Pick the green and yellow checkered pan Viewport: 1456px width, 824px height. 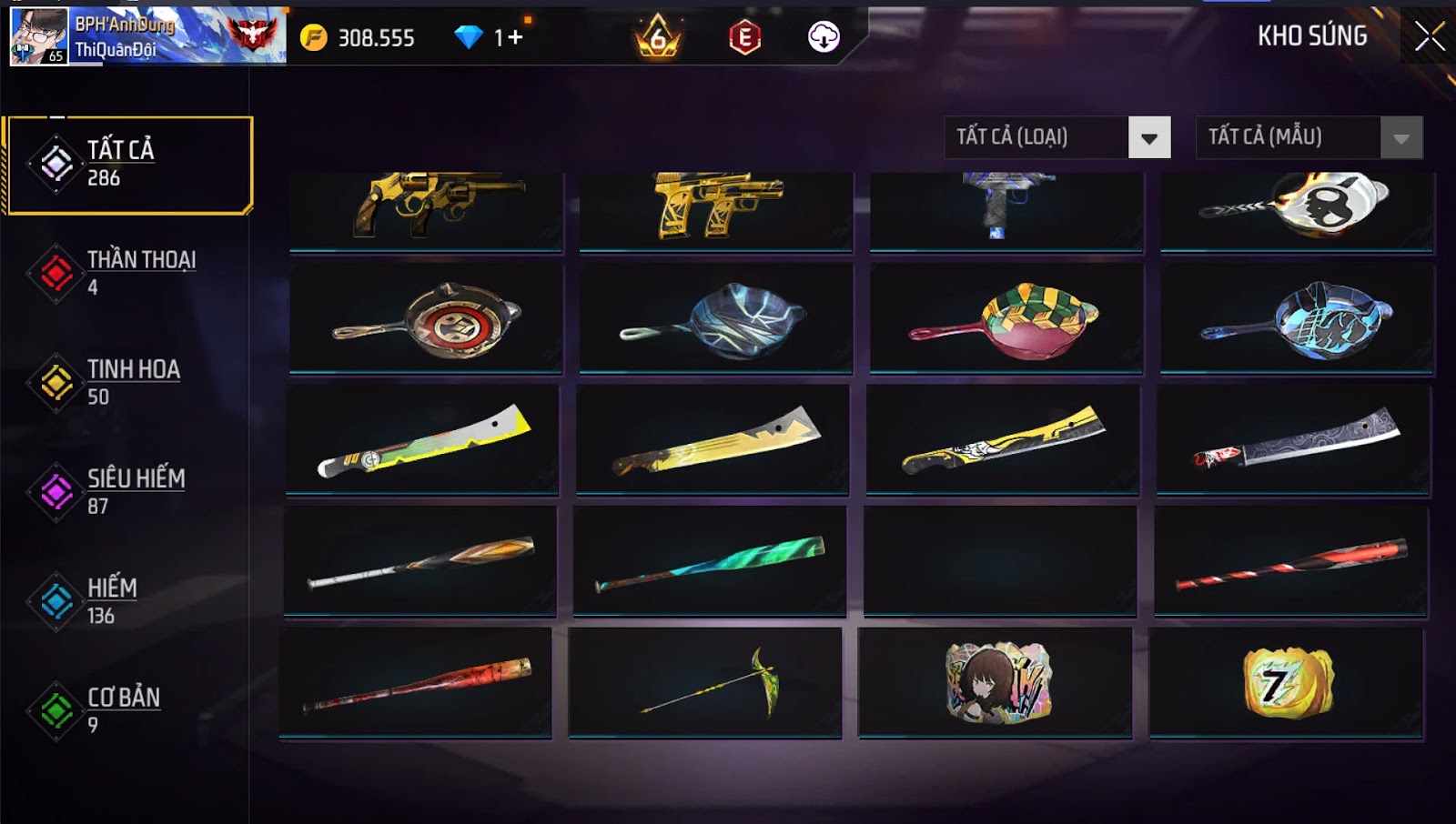(1006, 319)
